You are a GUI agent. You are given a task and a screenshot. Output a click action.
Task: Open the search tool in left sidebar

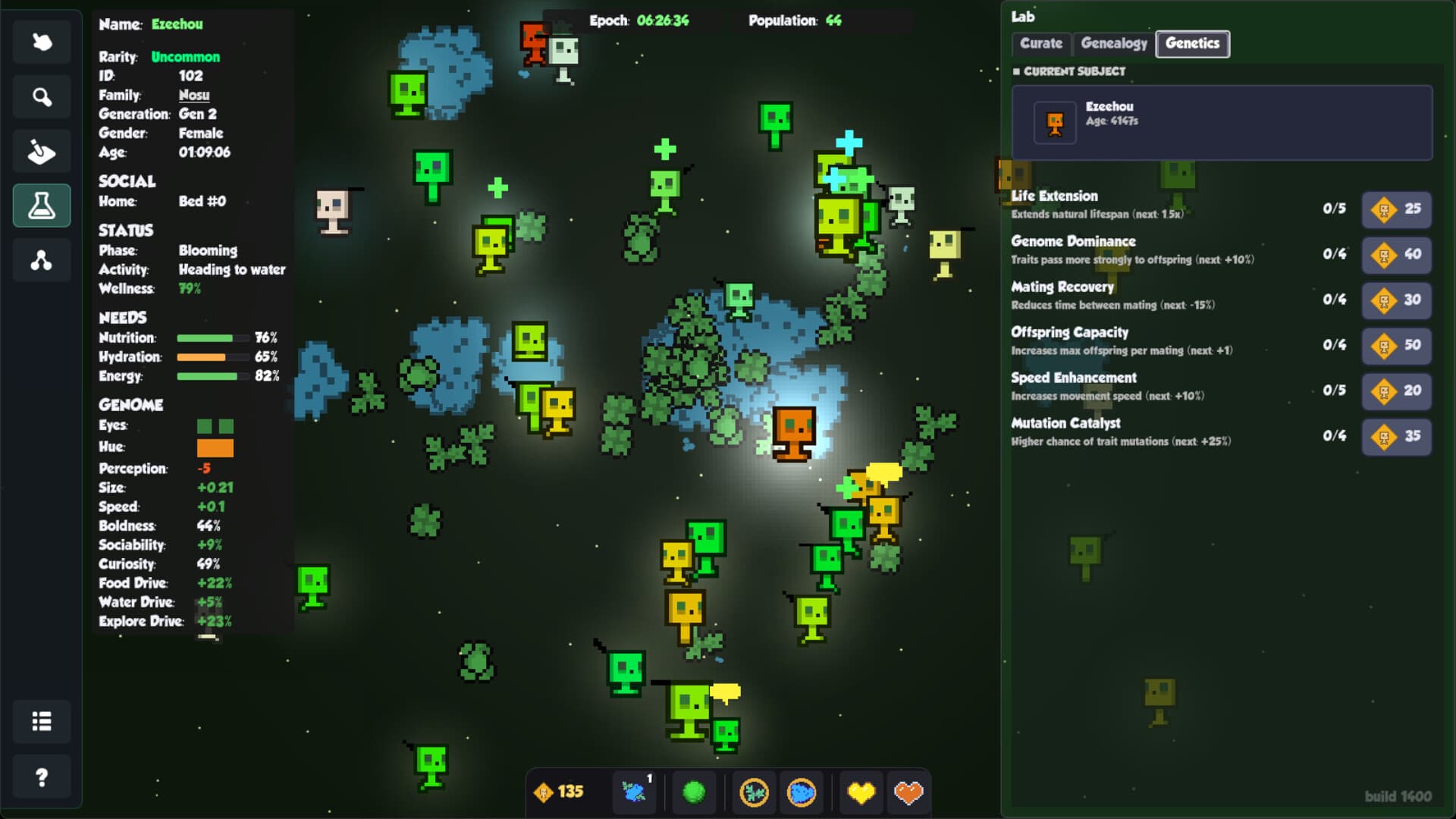click(x=42, y=96)
